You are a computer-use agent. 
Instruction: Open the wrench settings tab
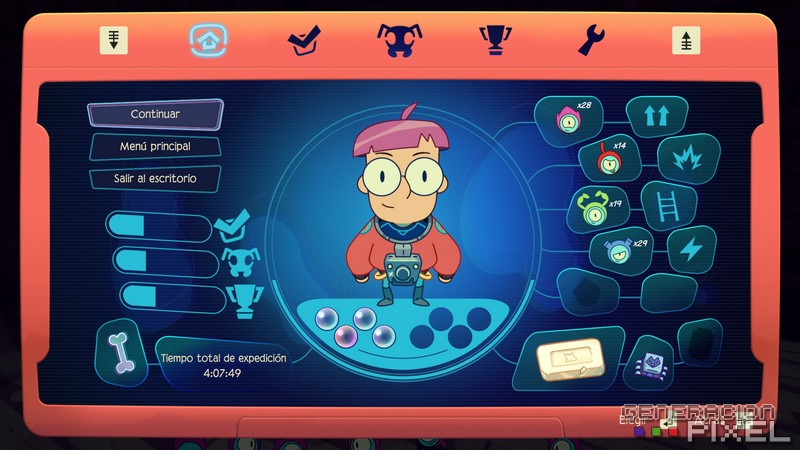[592, 40]
